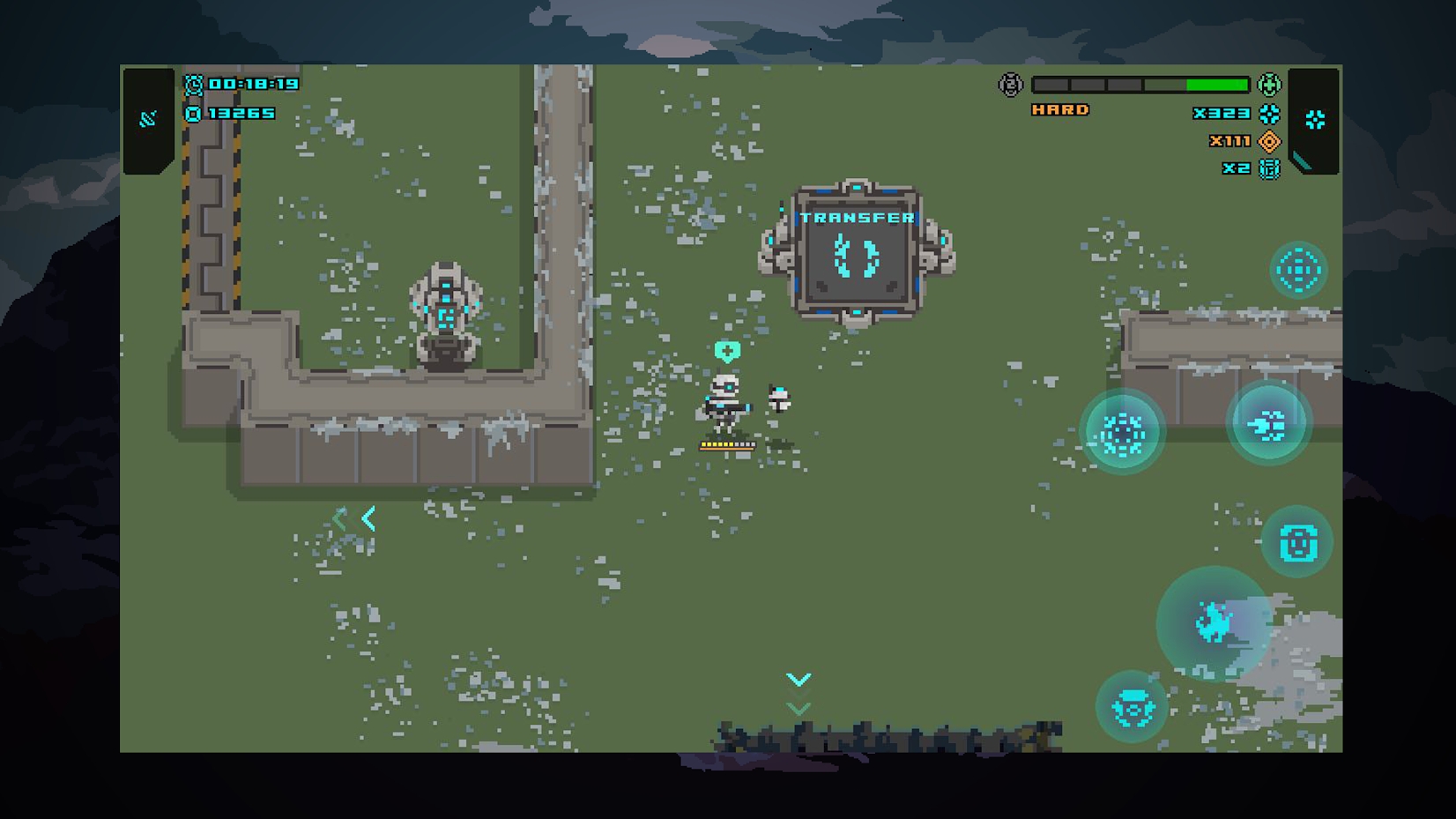Viewport: 1456px width, 819px height.
Task: Use the bottom helmet-shaped round button
Action: [1132, 707]
